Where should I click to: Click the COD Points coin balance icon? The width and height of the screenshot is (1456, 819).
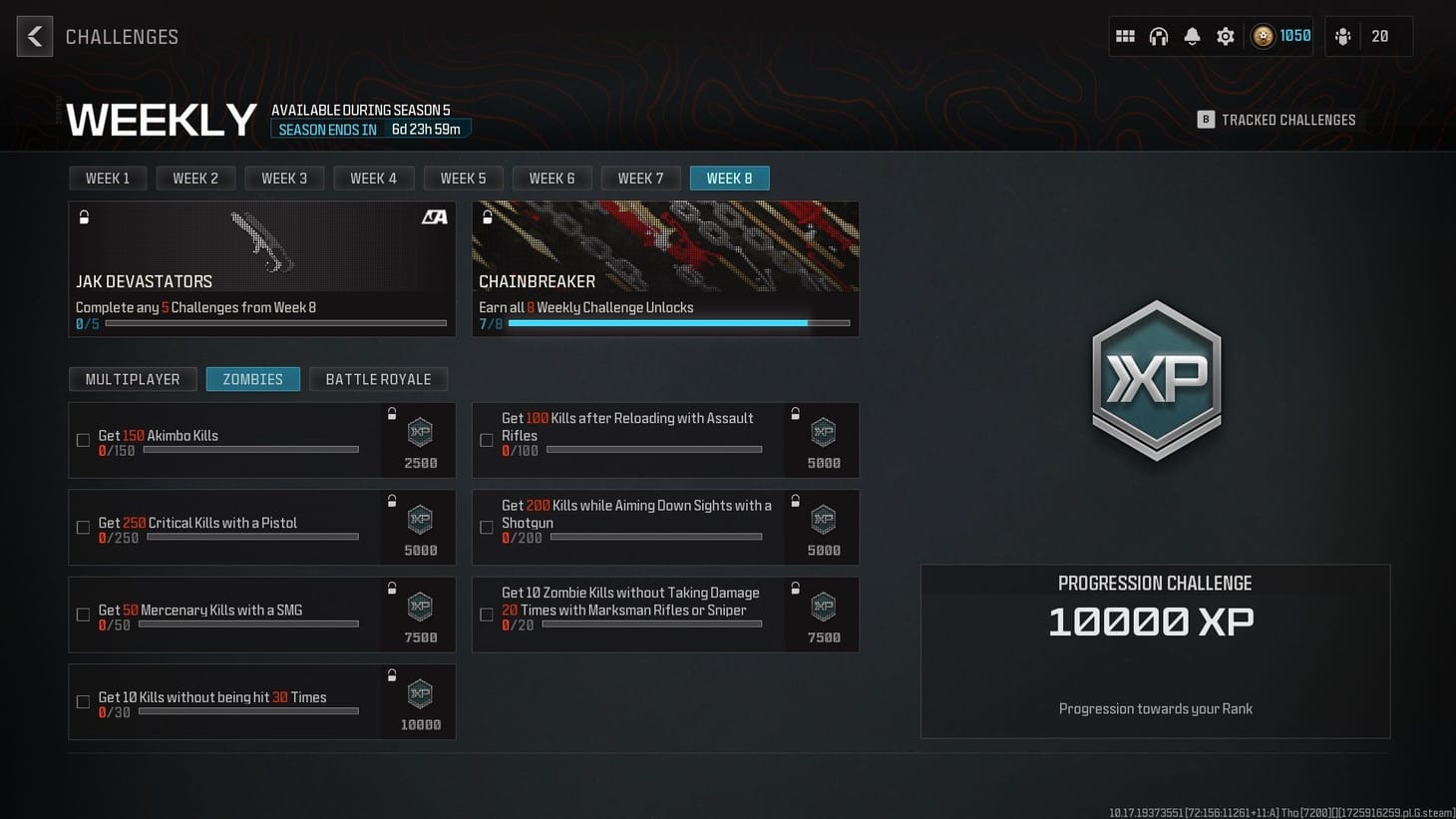click(1264, 36)
